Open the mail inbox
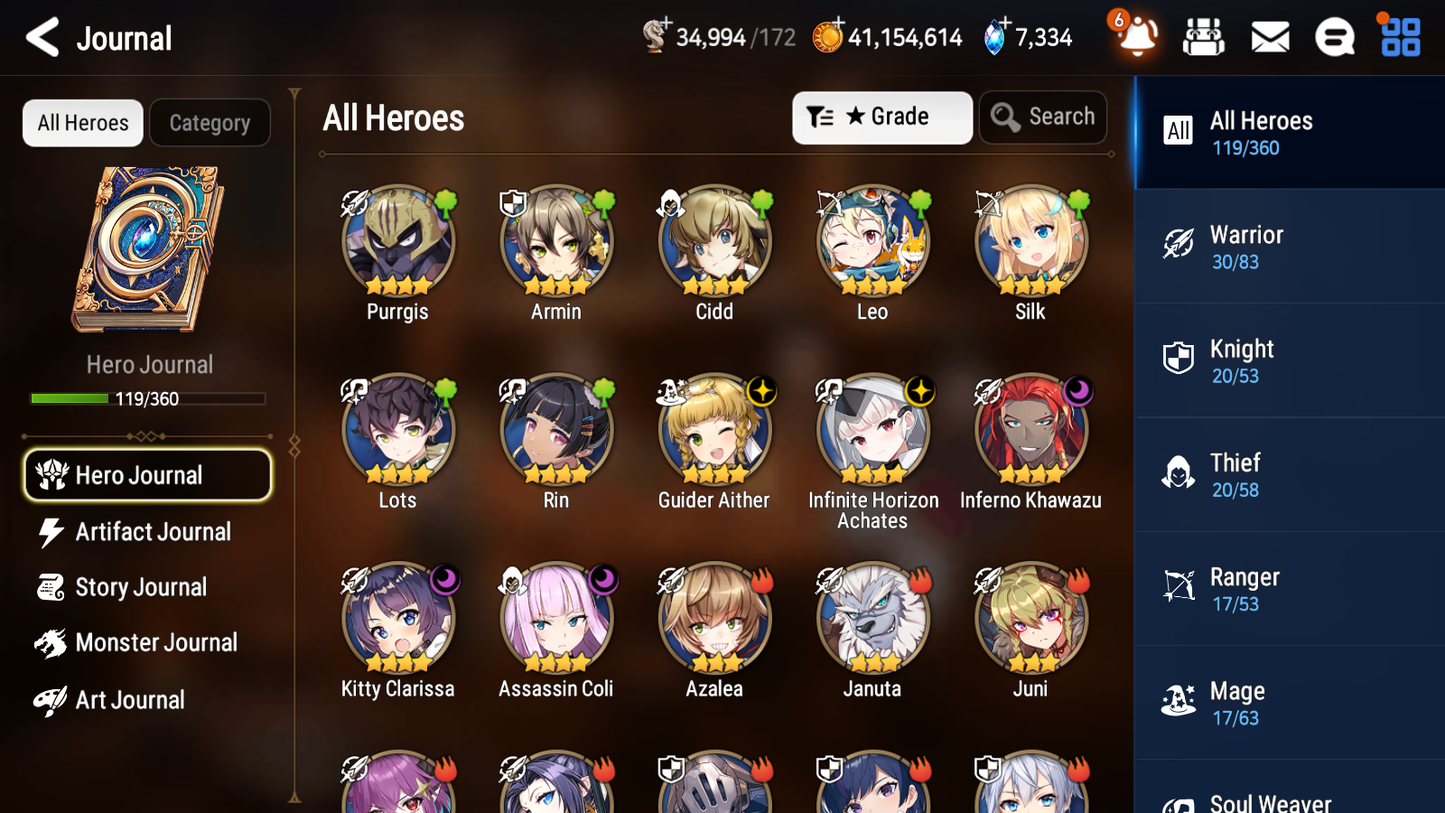The width and height of the screenshot is (1445, 813). point(1269,36)
